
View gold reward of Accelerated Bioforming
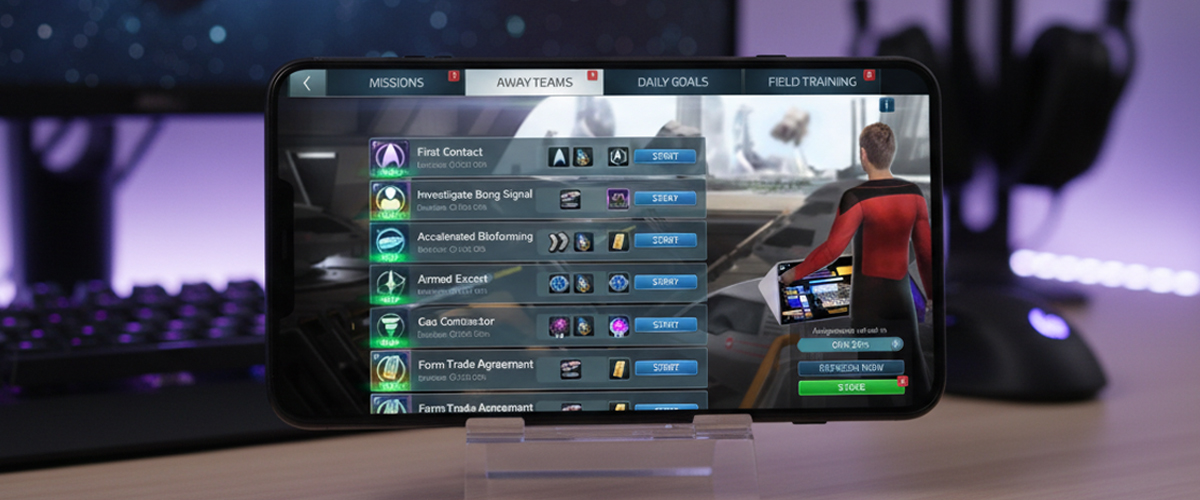(x=619, y=241)
